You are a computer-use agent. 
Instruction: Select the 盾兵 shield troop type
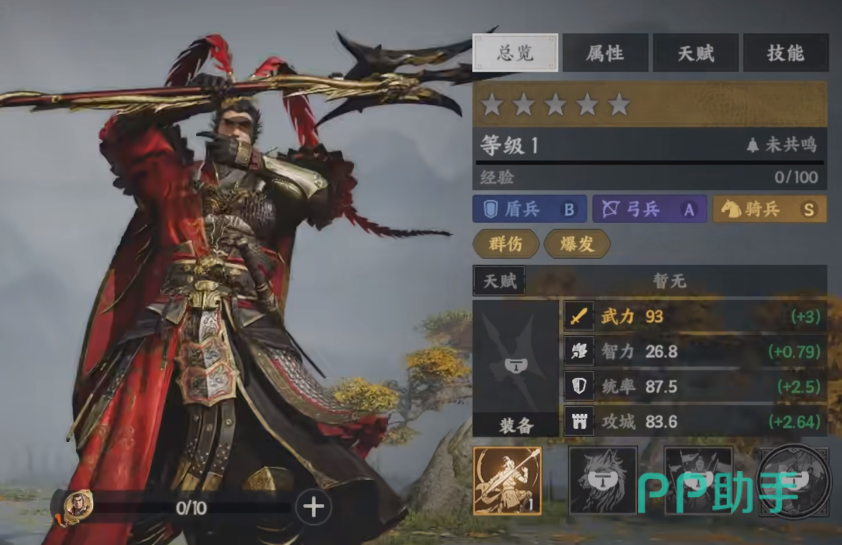tap(529, 209)
